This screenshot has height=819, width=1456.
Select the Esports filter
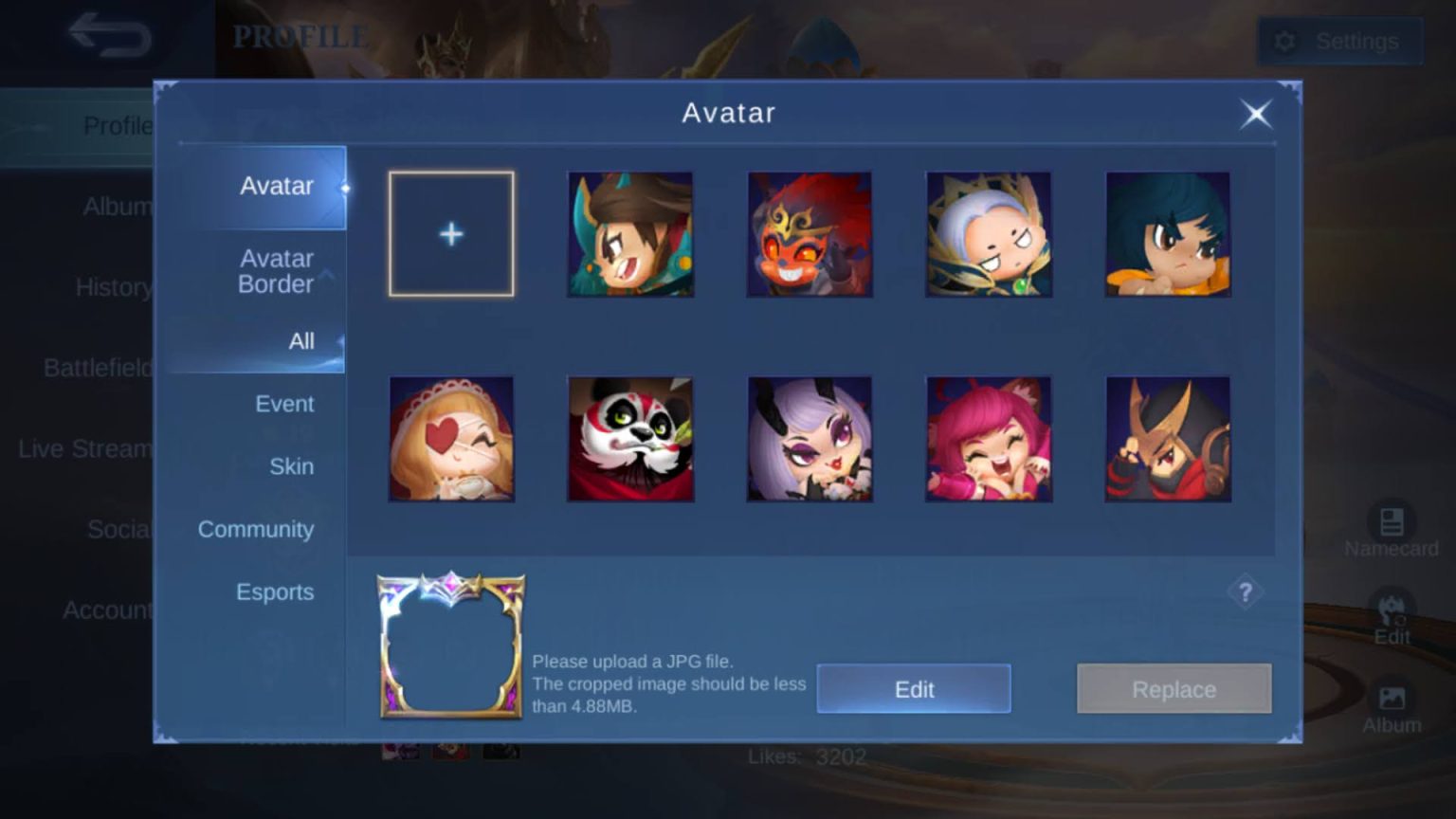coord(275,591)
